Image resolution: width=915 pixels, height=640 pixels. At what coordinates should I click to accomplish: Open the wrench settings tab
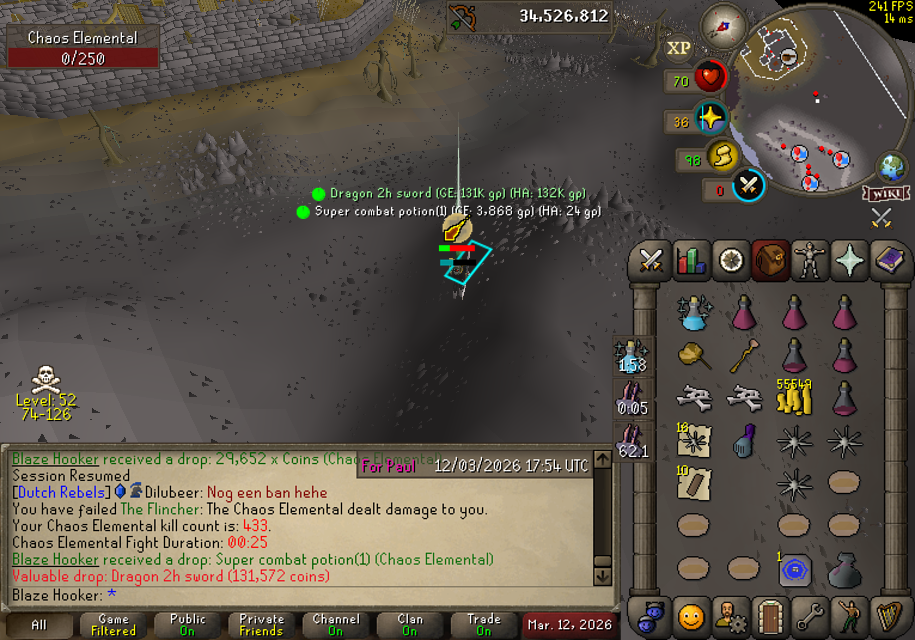click(809, 616)
